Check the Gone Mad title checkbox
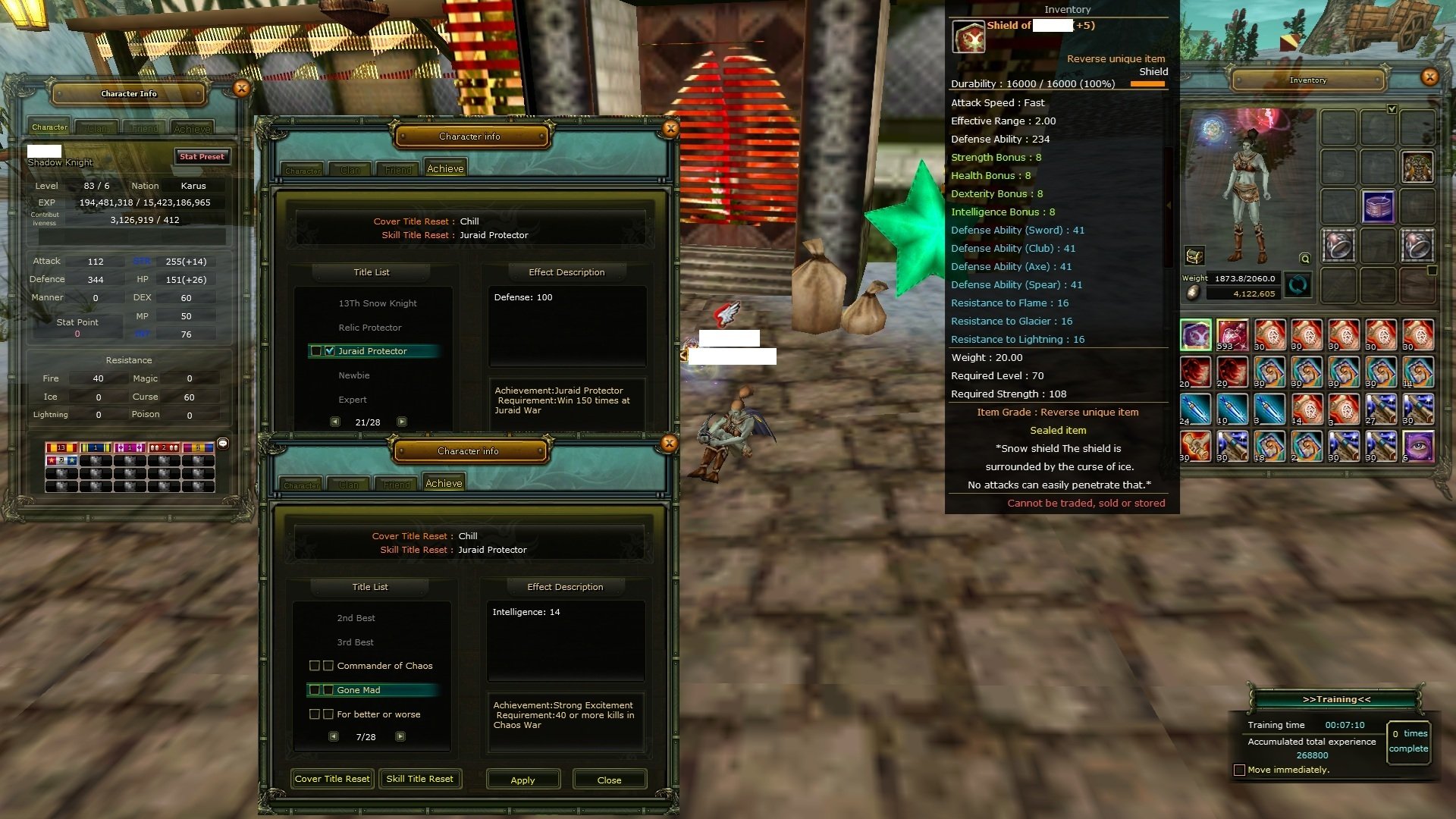This screenshot has height=819, width=1456. [x=328, y=690]
